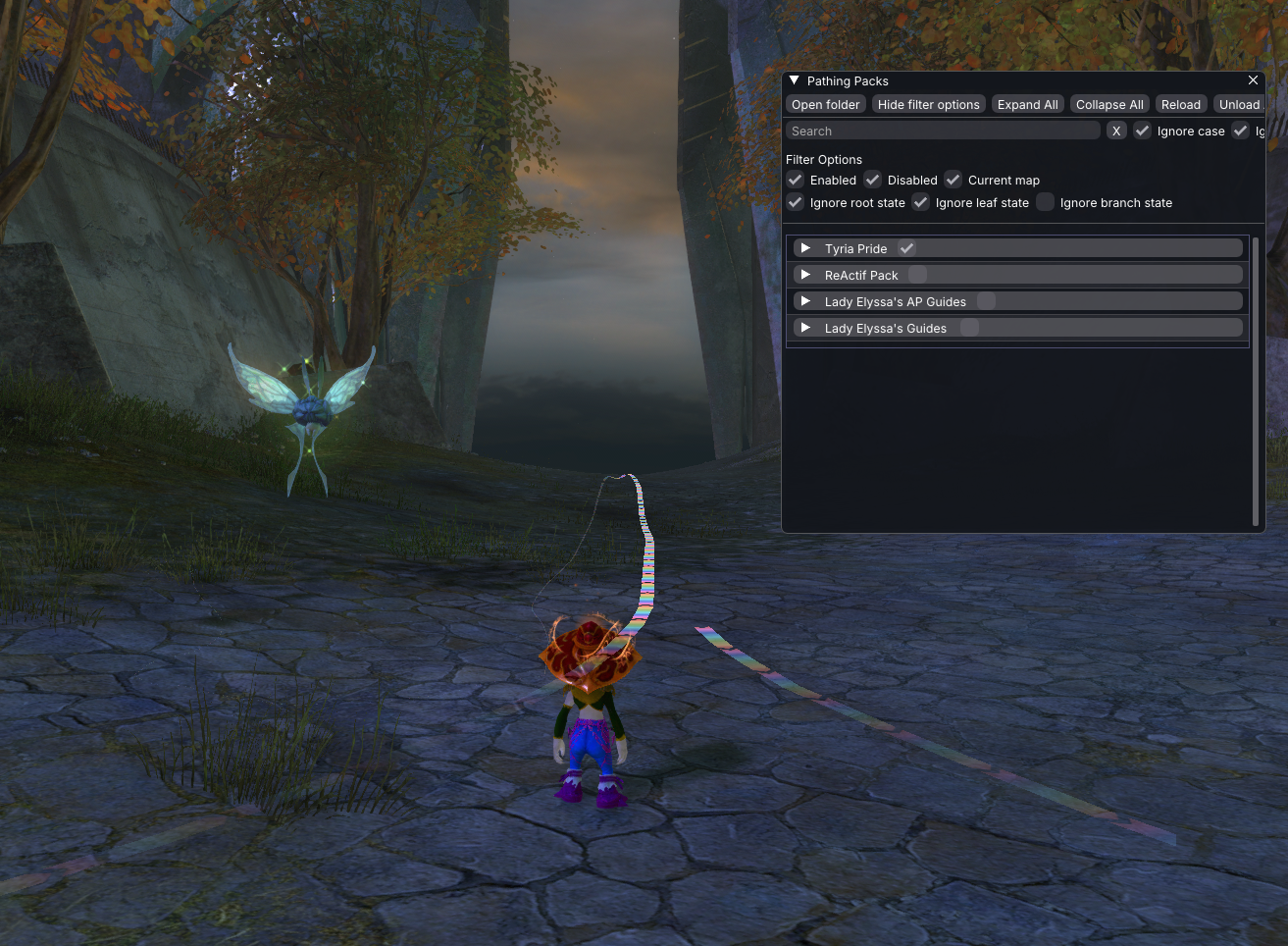Toggle the Disabled filter checkbox

873,181
